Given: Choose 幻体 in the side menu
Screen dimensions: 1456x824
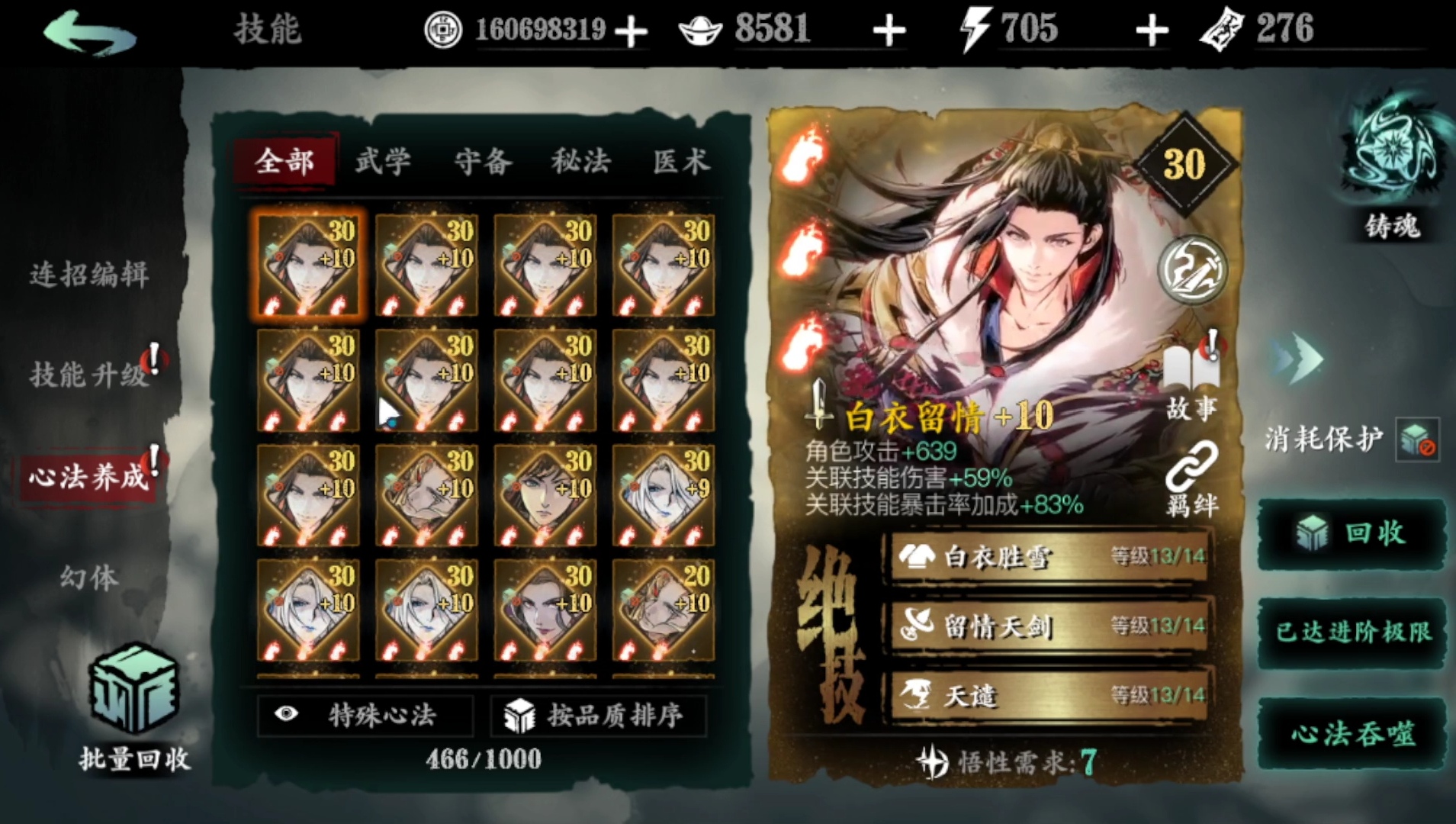Looking at the screenshot, I should 89,578.
